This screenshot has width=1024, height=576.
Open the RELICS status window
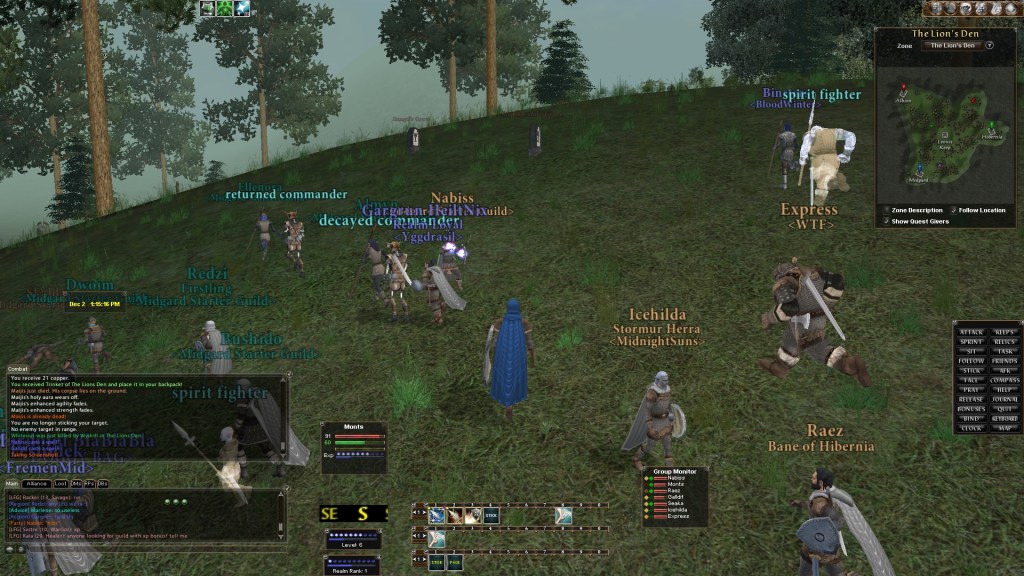pyautogui.click(x=1005, y=342)
